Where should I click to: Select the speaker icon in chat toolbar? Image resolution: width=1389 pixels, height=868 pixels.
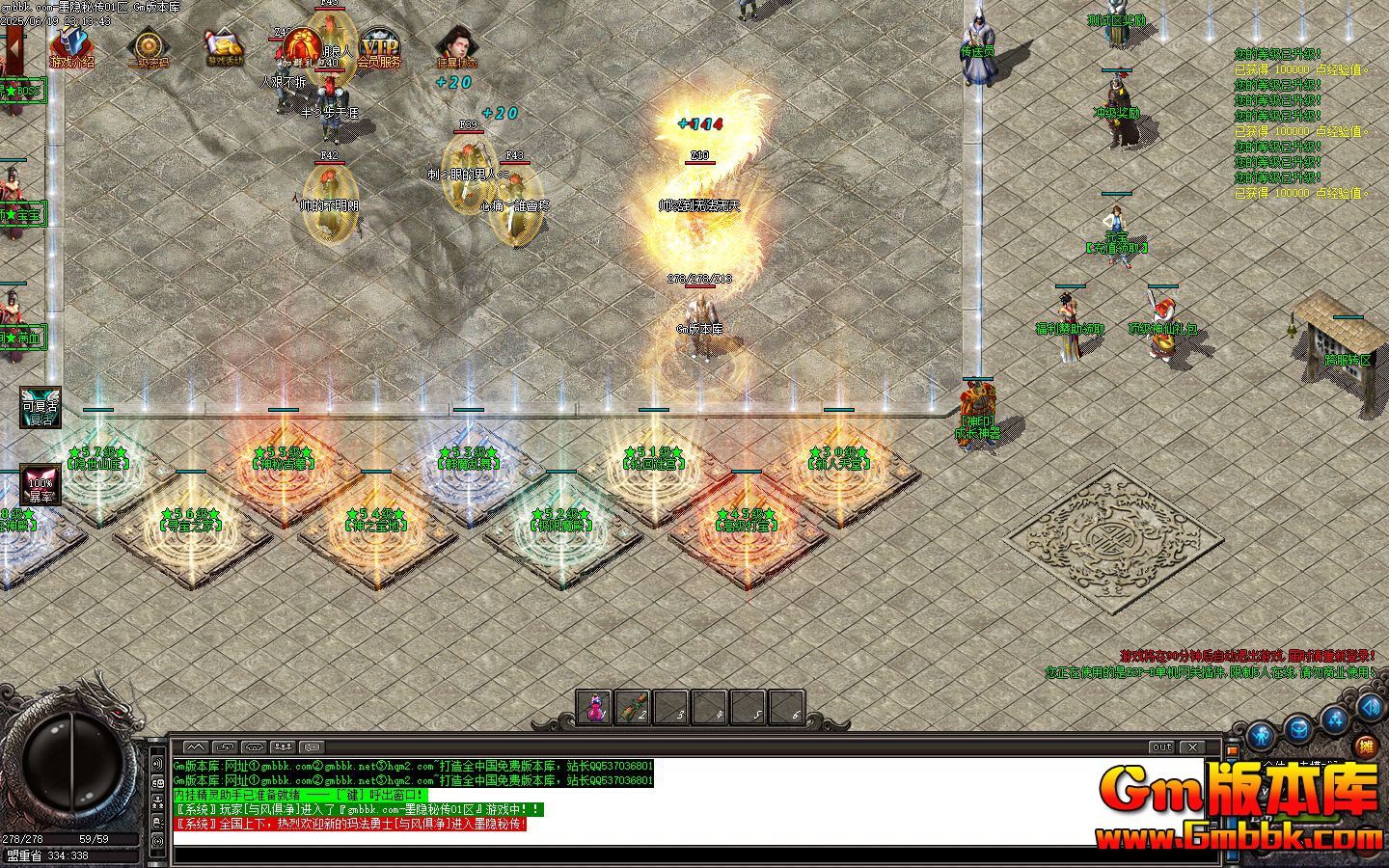pos(255,746)
